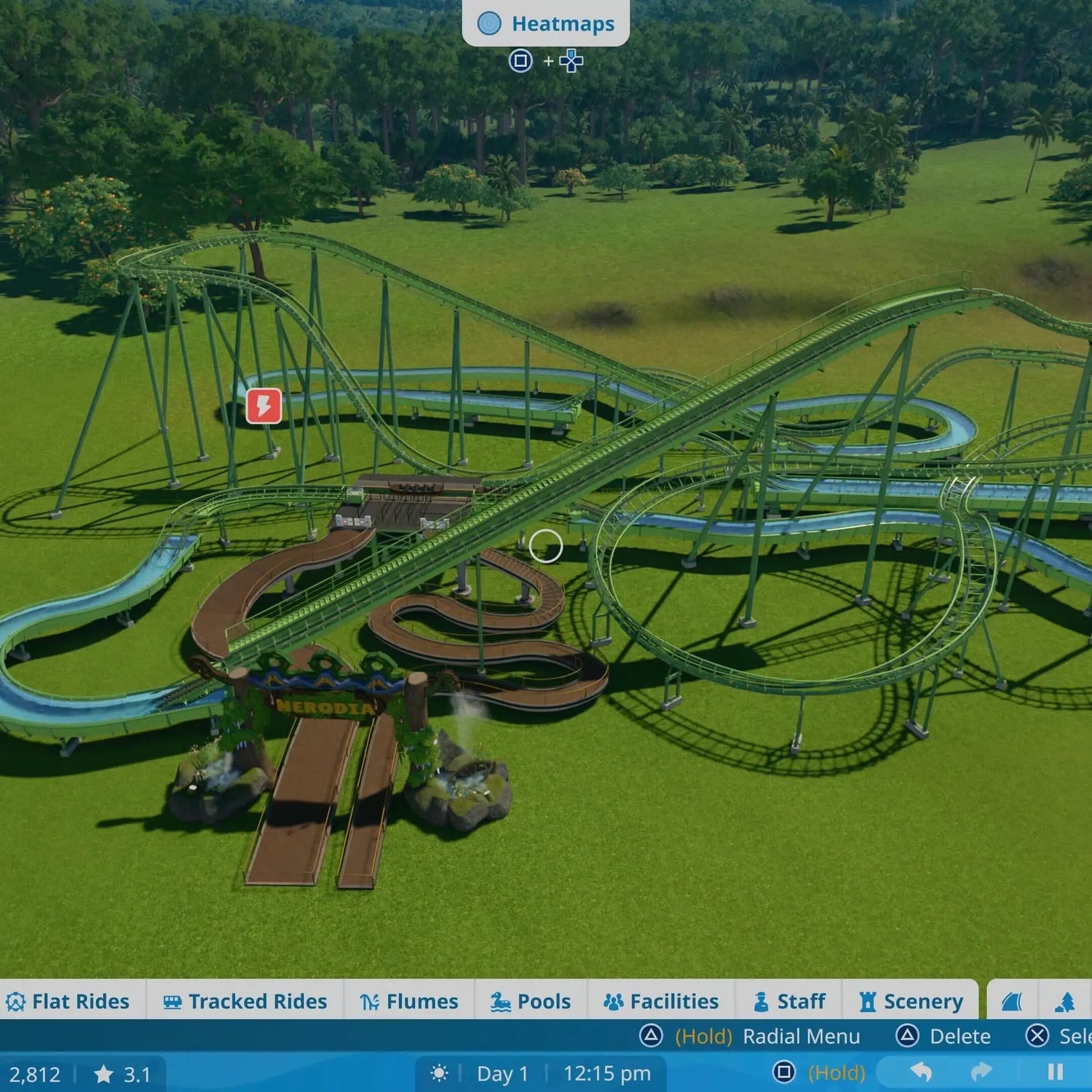Pause the game time
1092x1092 pixels.
pyautogui.click(x=1055, y=1072)
